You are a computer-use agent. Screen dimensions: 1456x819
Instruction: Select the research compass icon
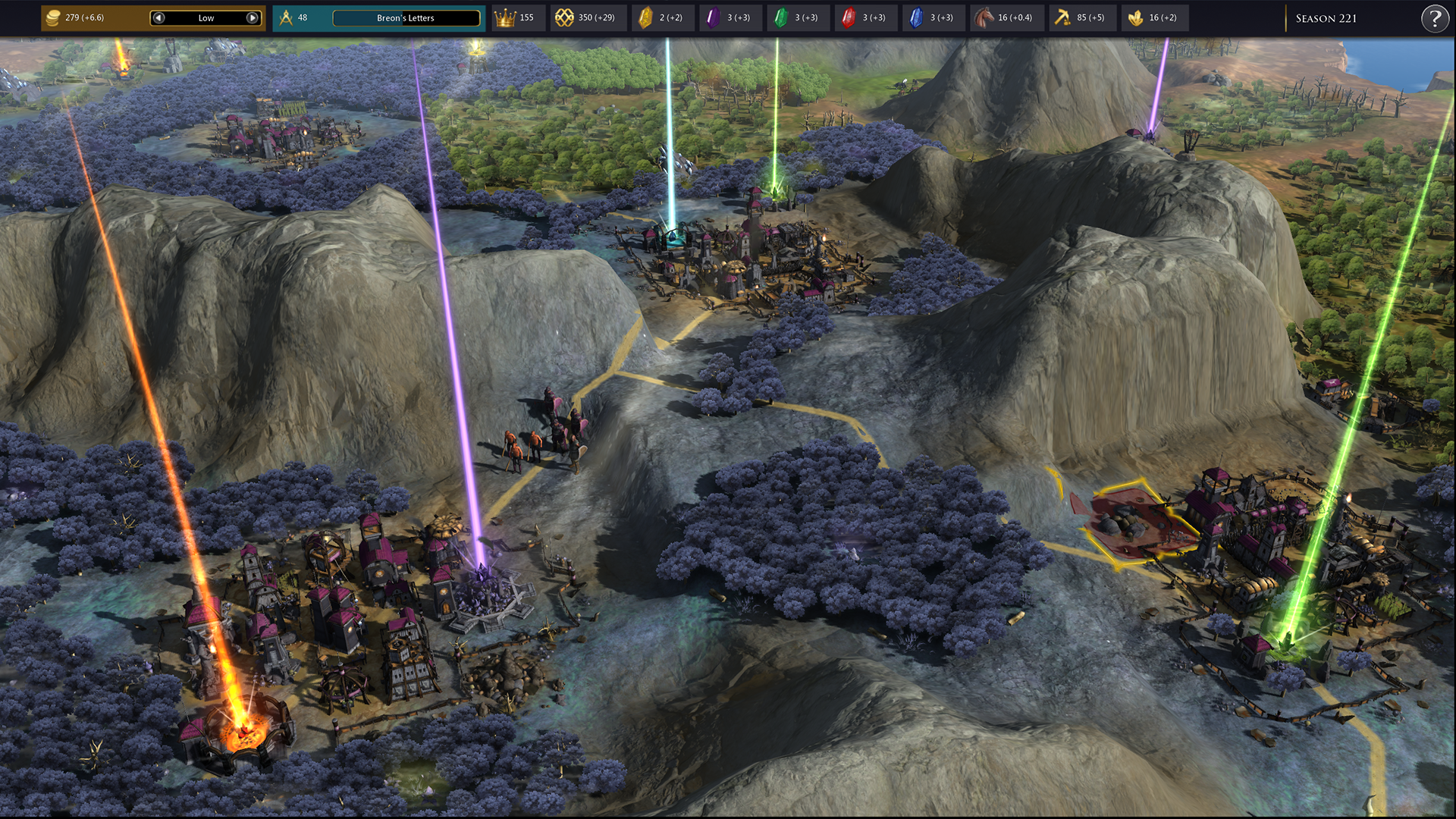286,17
